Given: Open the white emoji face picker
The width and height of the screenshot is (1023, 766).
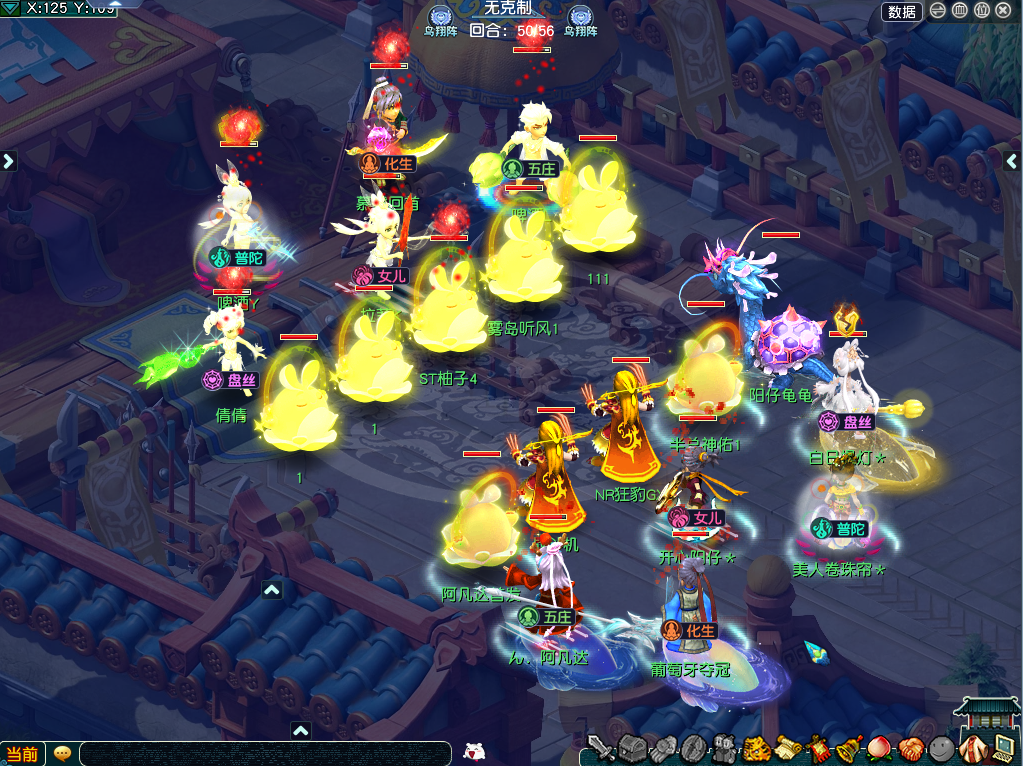Looking at the screenshot, I should pyautogui.click(x=476, y=751).
